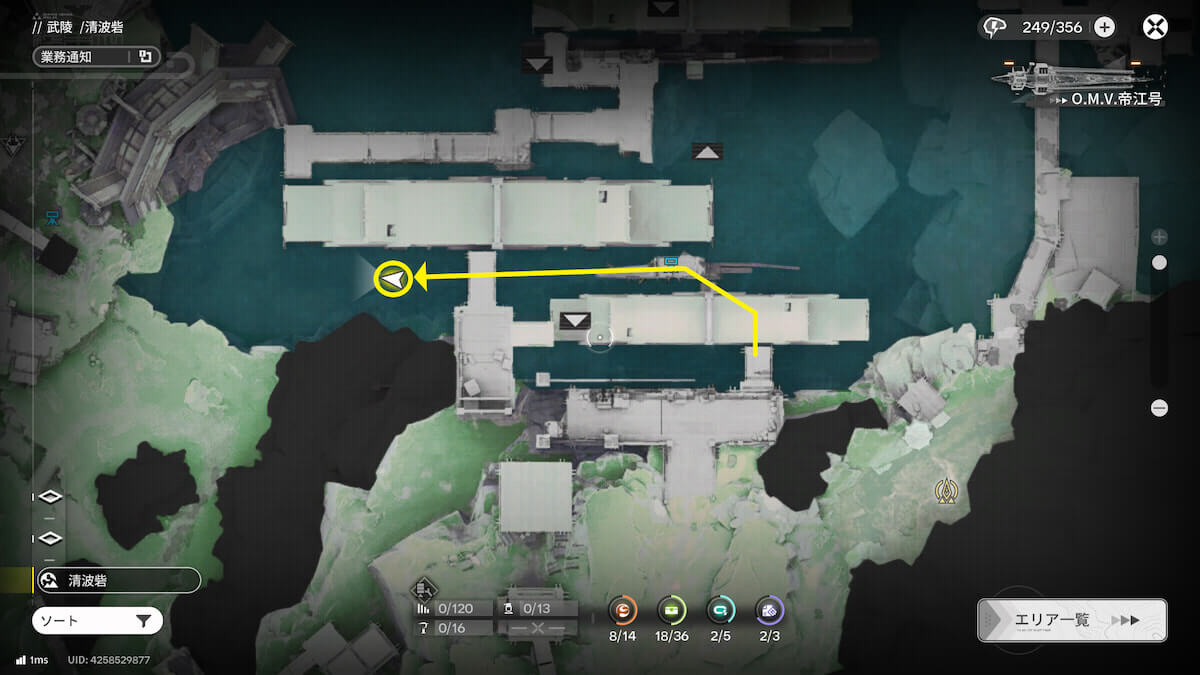The image size is (1200, 675).
Task: Open the ソート filter dropdown
Action: coord(97,621)
